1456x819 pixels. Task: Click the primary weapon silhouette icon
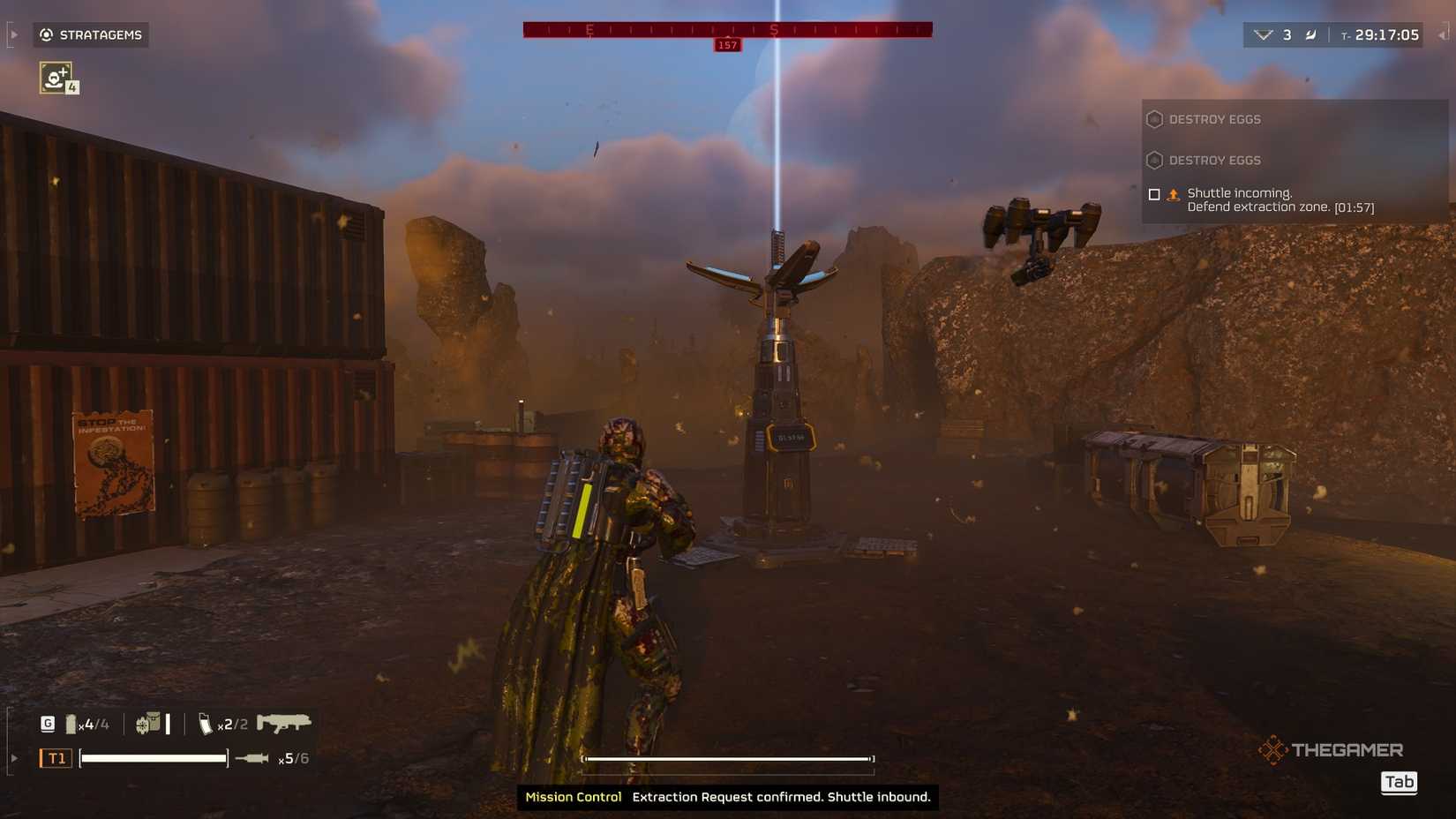coord(284,722)
